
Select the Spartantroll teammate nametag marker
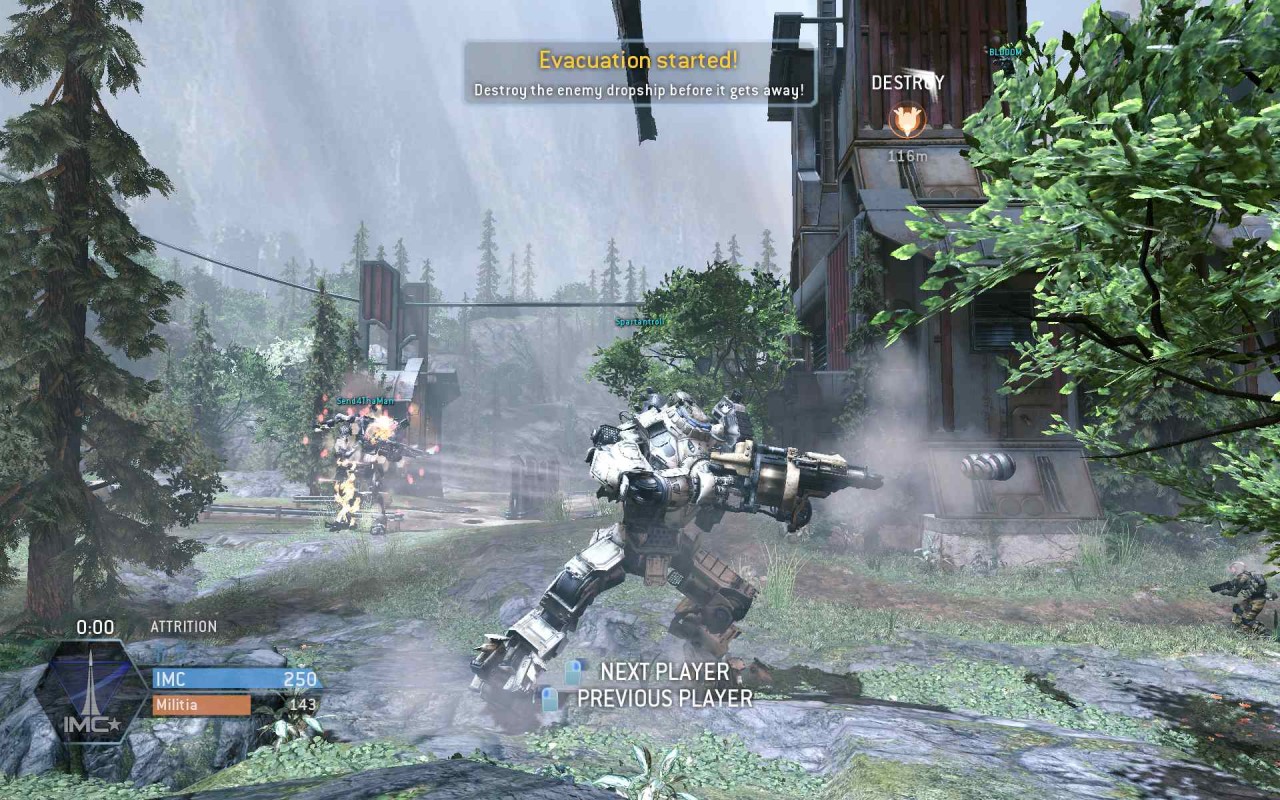click(x=640, y=323)
